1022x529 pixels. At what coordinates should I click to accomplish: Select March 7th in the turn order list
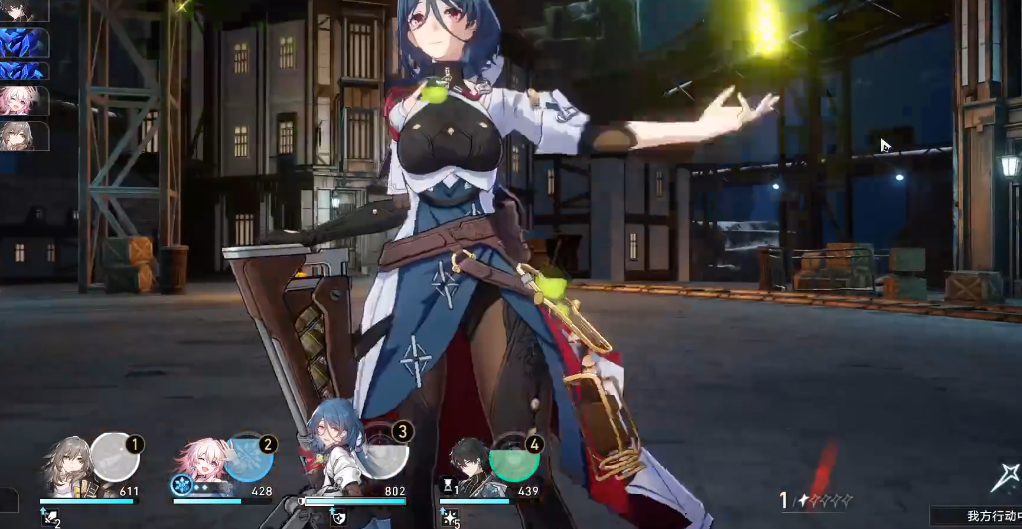[x=23, y=100]
